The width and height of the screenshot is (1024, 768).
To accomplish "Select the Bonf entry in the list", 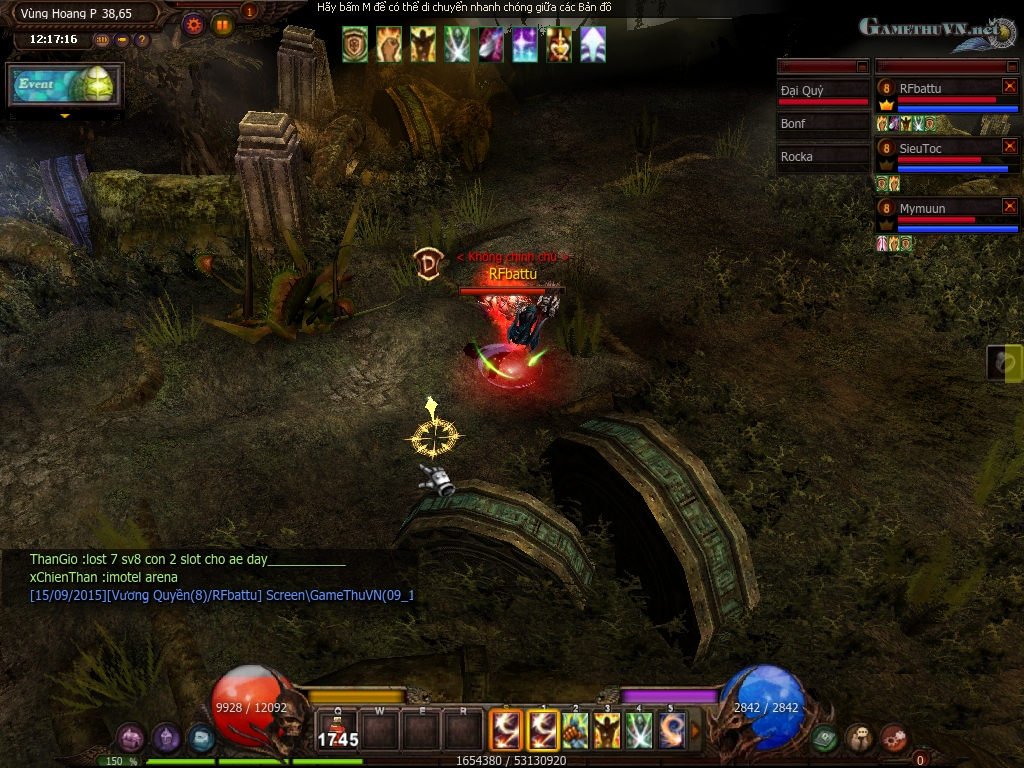I will [x=824, y=124].
